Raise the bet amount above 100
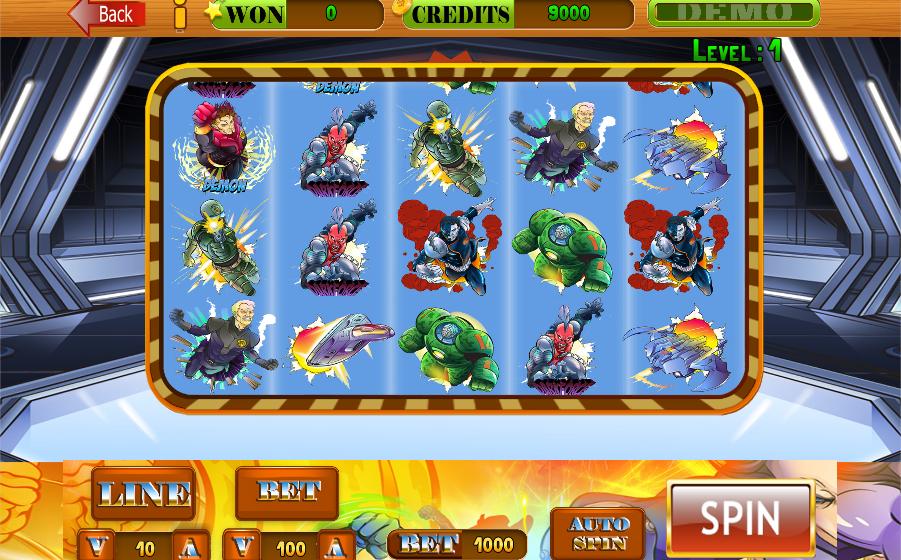 (336, 546)
